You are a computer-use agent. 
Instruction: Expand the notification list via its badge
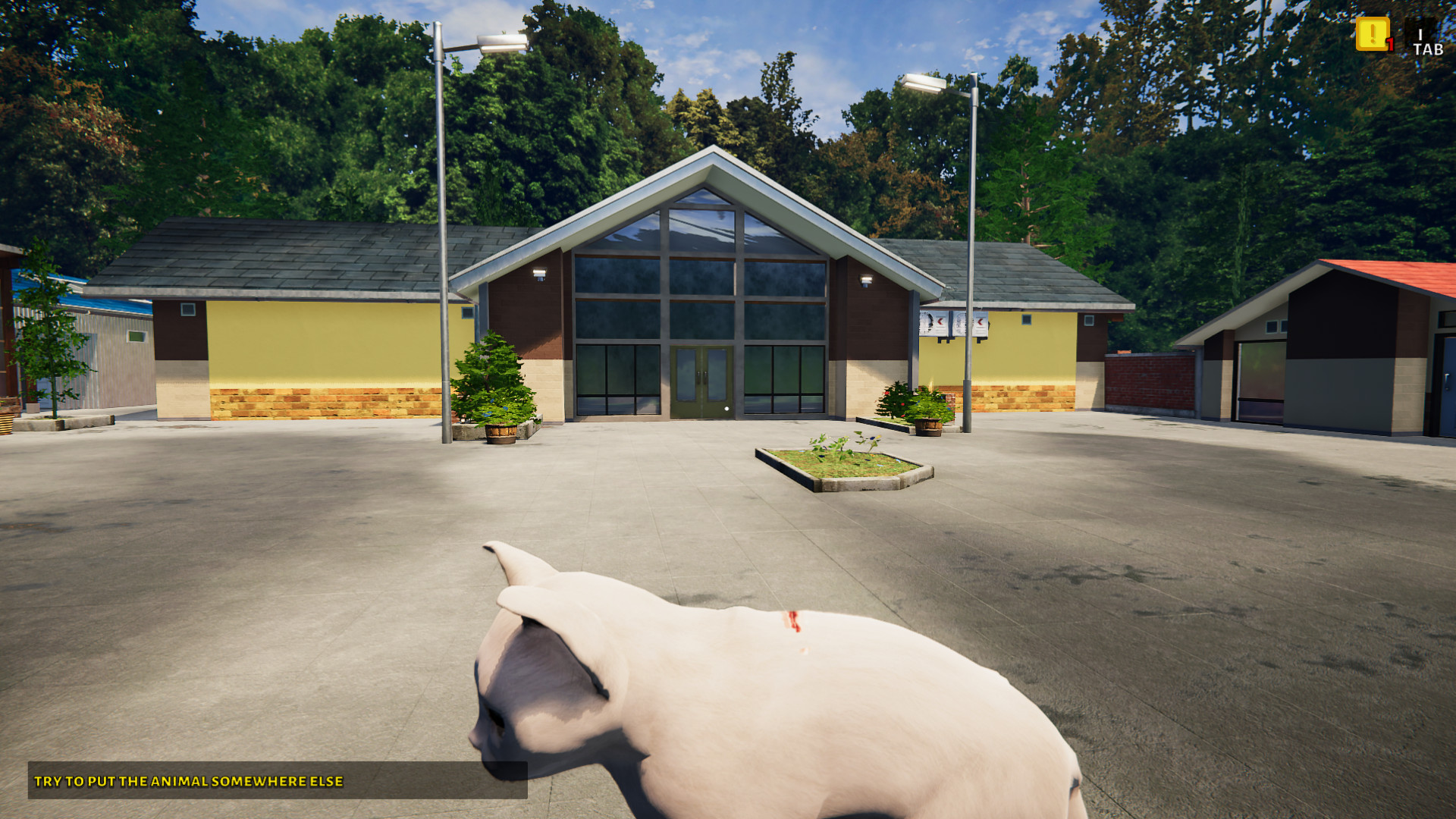pyautogui.click(x=1391, y=44)
